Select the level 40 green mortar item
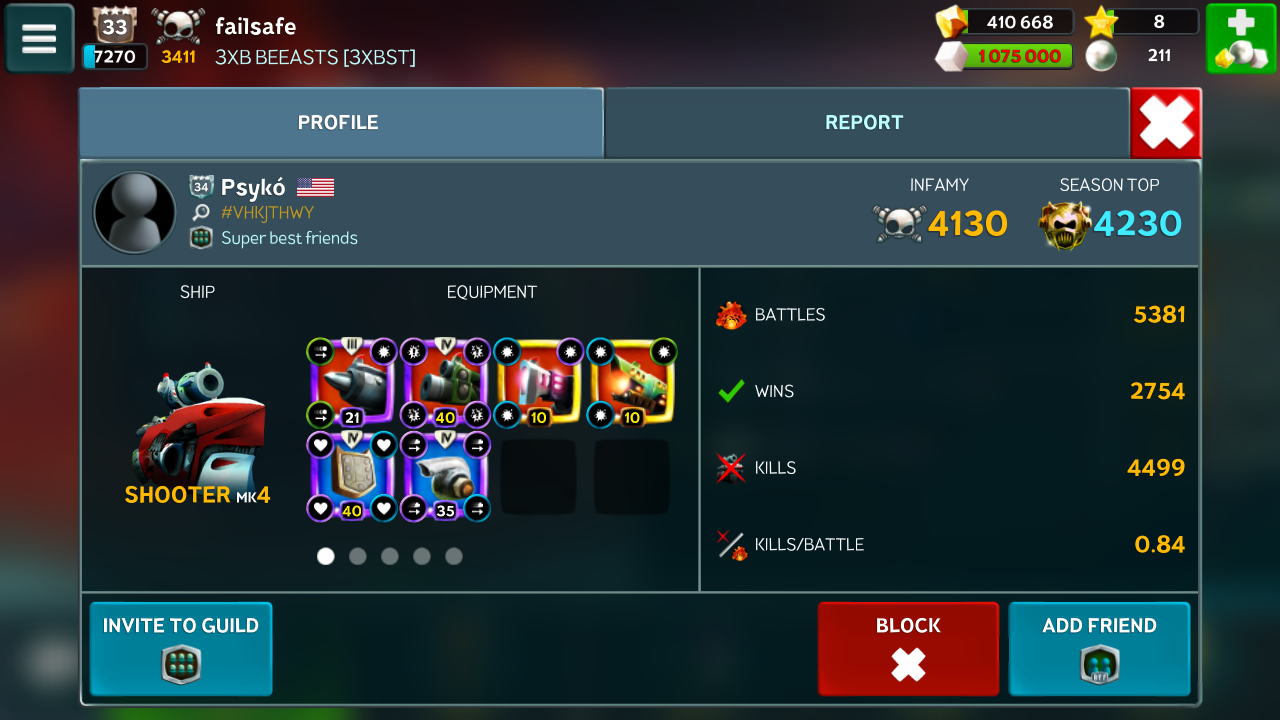1280x720 pixels. click(445, 383)
